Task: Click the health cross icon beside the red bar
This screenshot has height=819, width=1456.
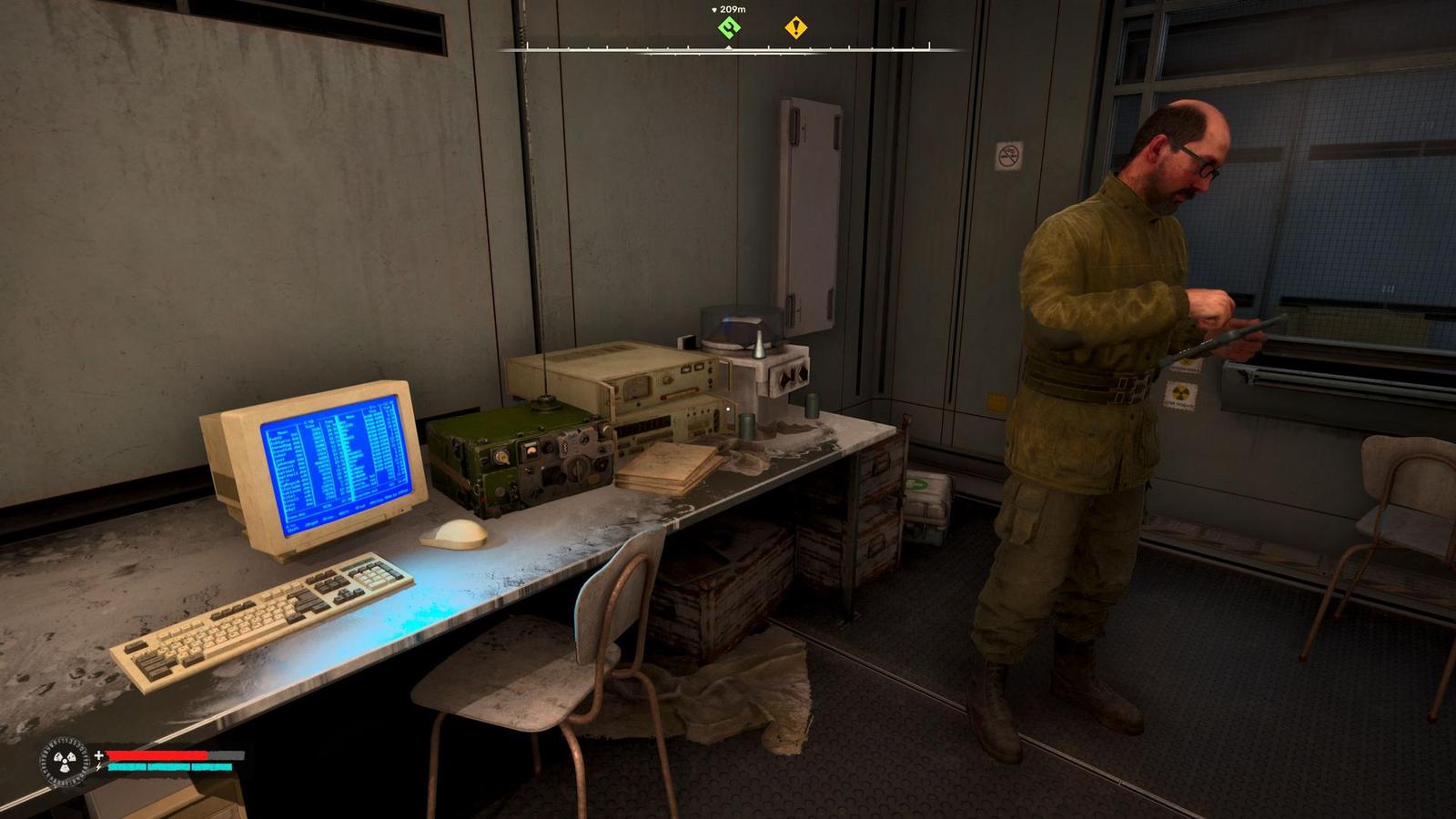Action: coord(97,755)
